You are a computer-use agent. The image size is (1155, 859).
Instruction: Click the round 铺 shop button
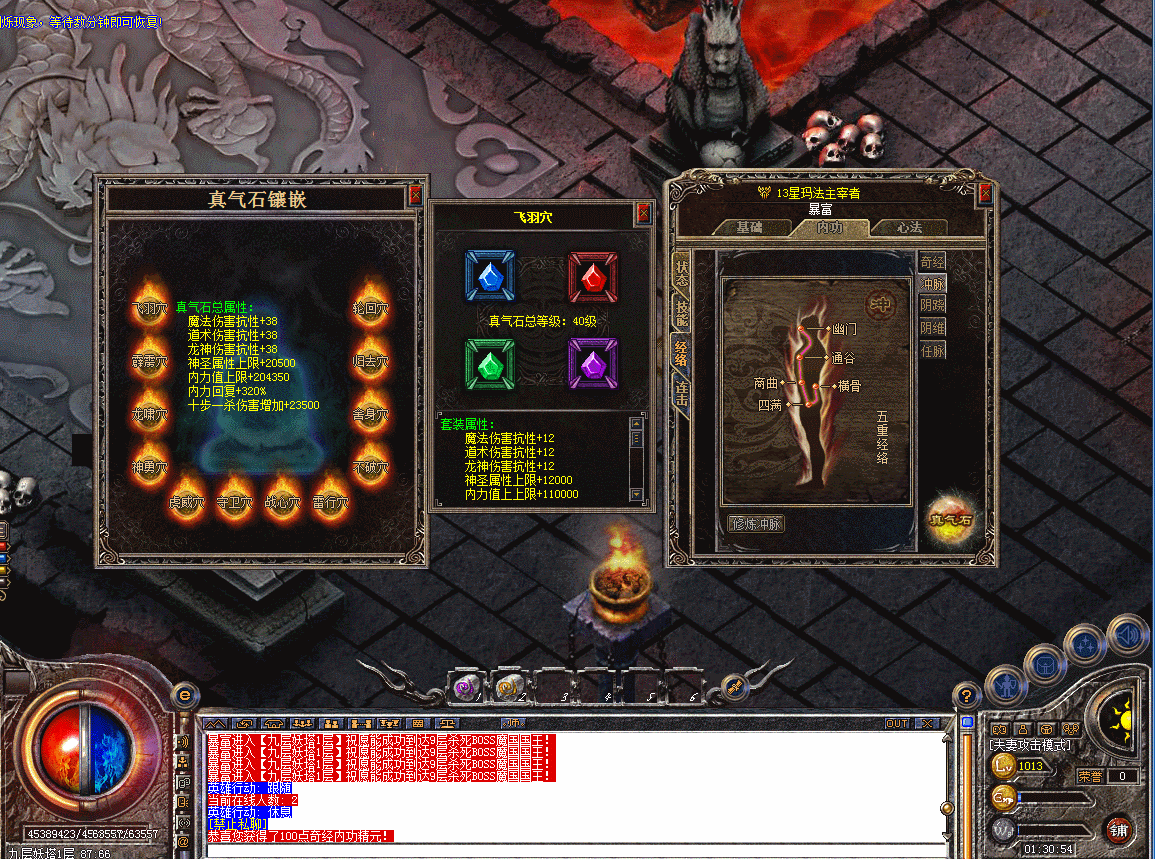point(1119,829)
